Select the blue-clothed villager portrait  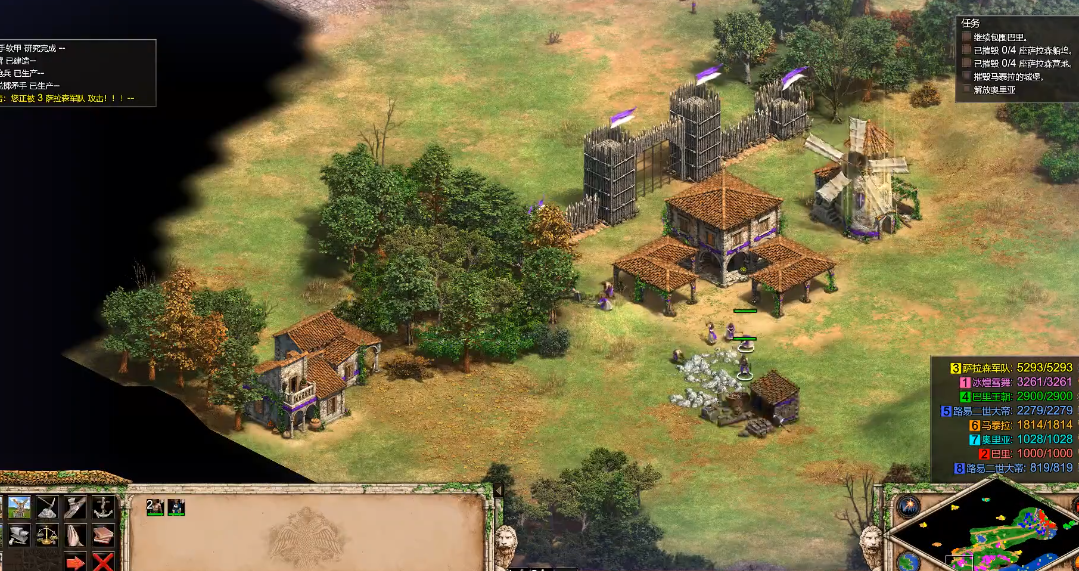[x=176, y=507]
